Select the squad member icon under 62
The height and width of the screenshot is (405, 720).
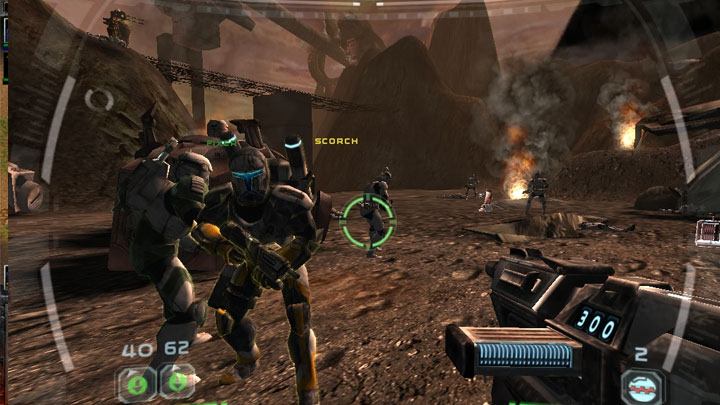tap(178, 382)
